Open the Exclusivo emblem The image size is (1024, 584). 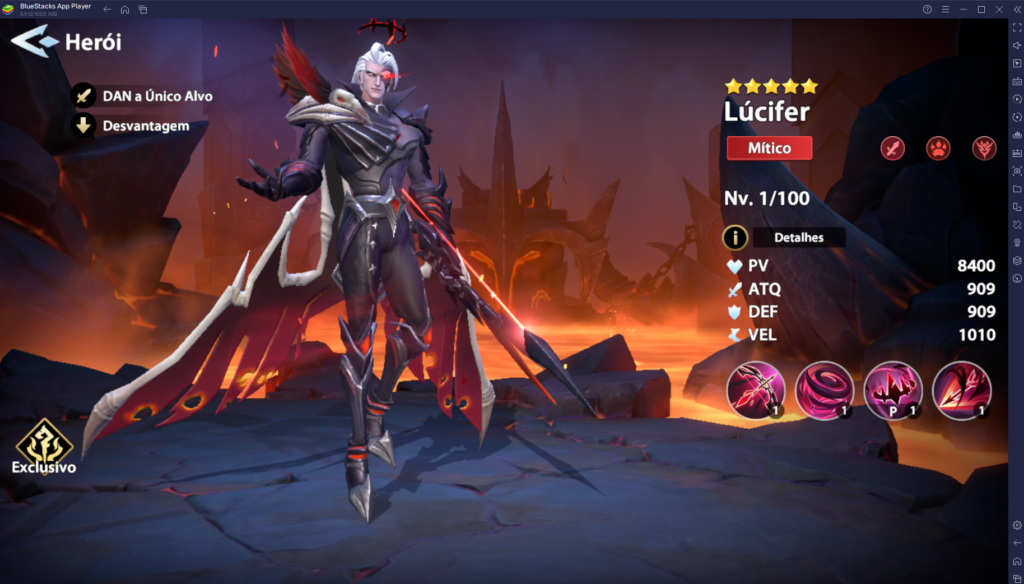point(43,446)
